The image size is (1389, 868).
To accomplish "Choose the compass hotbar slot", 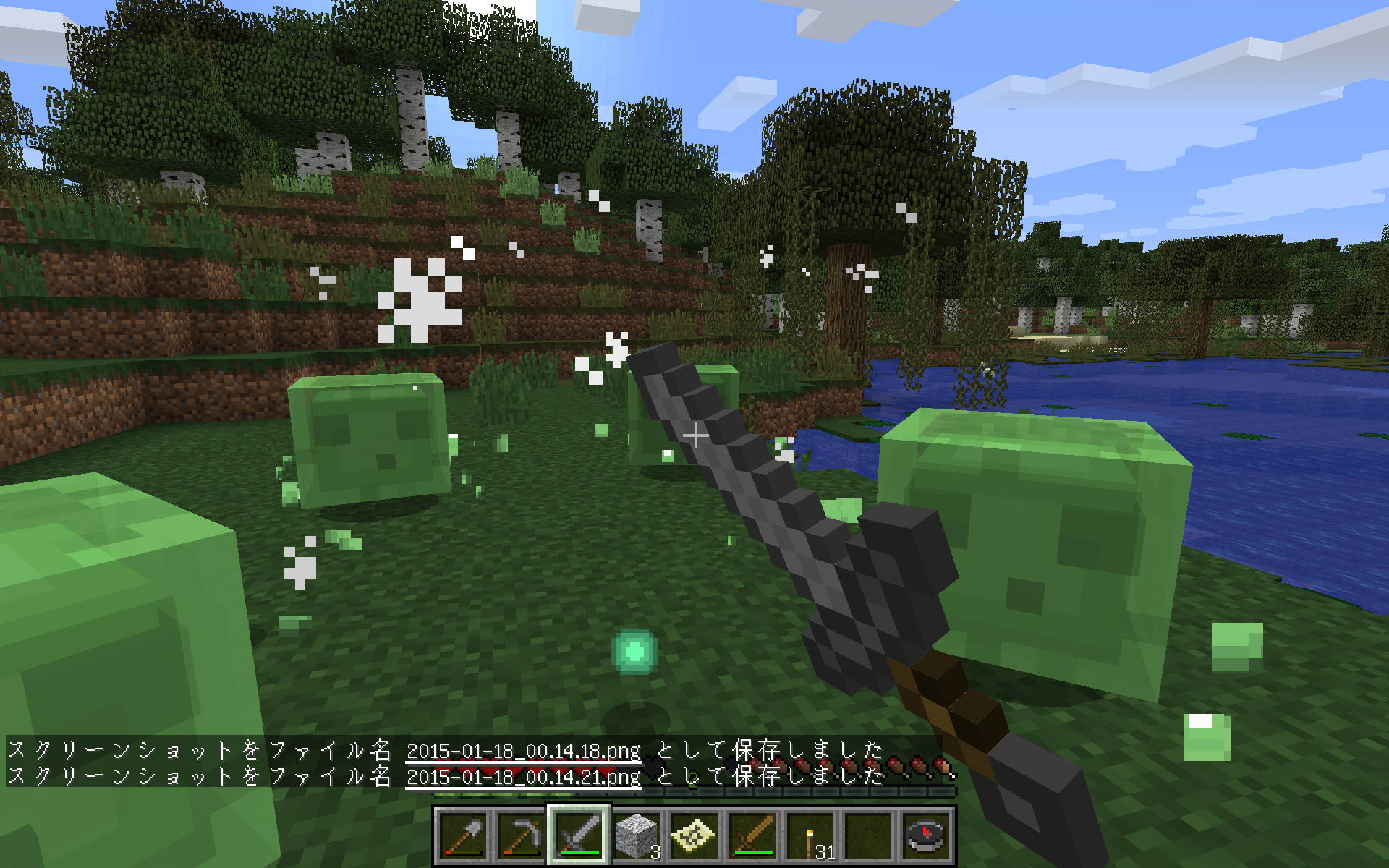I will pyautogui.click(x=926, y=835).
